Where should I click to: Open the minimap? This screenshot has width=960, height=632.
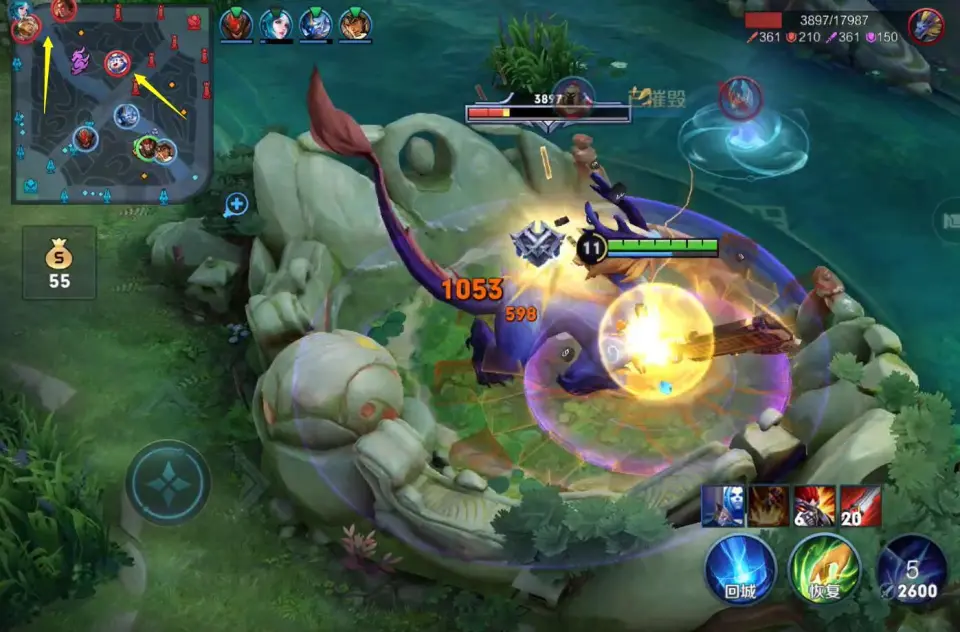point(110,104)
